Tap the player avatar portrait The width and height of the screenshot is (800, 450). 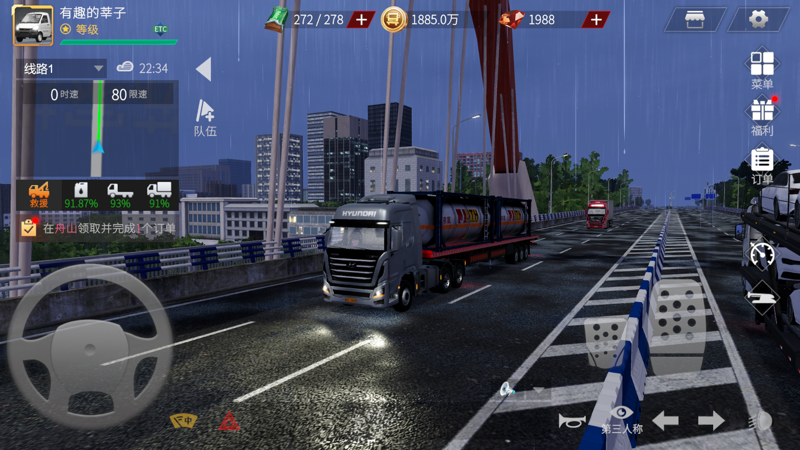[x=33, y=25]
